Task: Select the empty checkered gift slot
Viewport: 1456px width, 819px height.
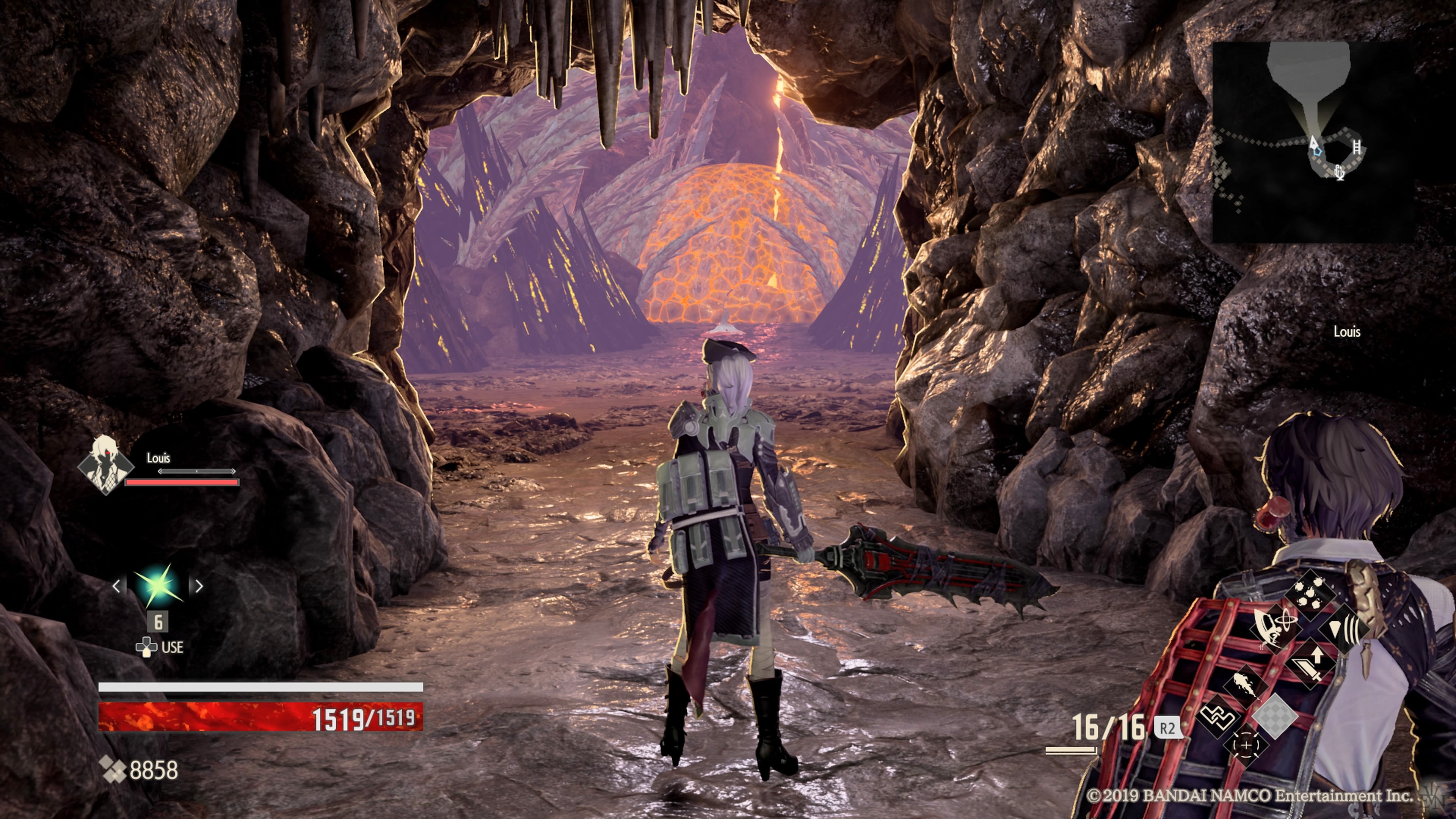Action: tap(1275, 717)
